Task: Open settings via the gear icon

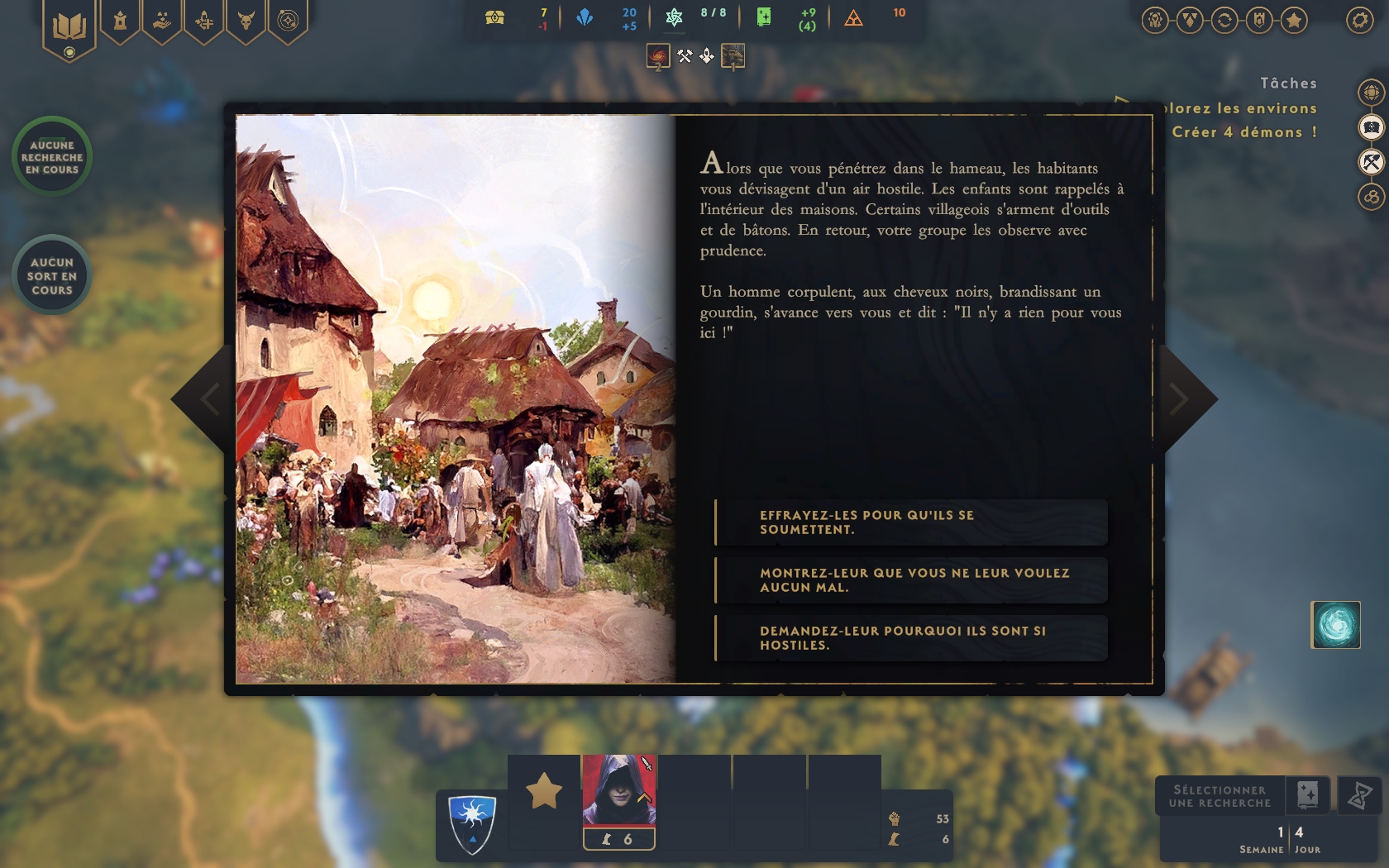Action: pos(1359,20)
